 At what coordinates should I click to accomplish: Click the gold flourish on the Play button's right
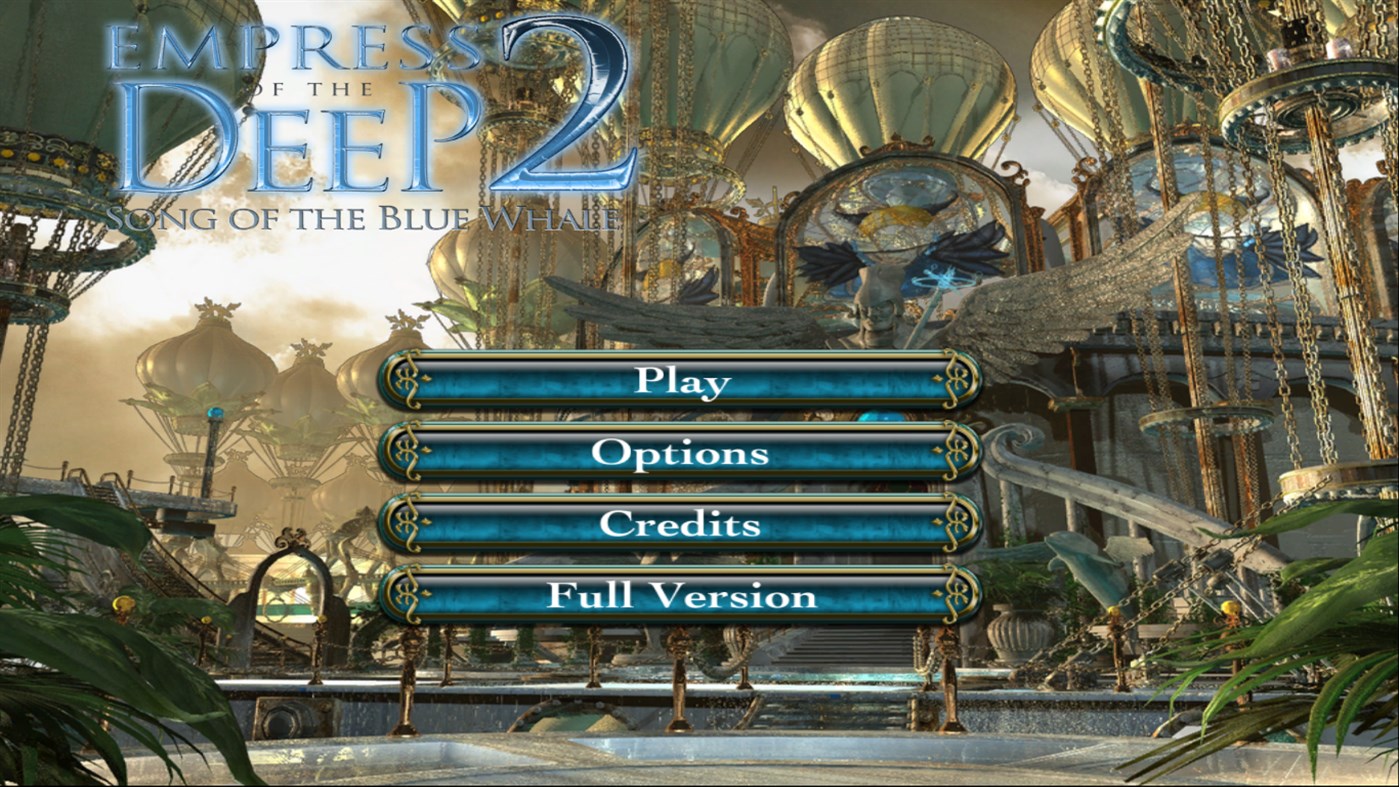(958, 382)
